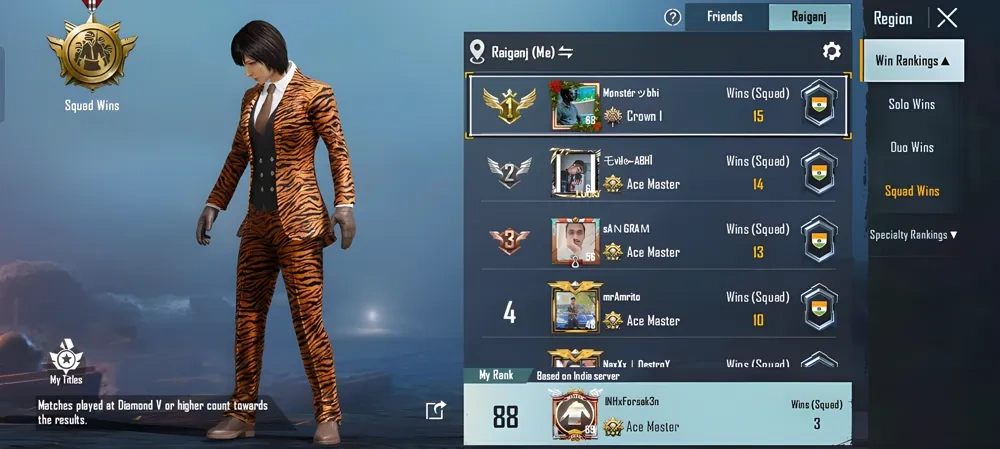
Task: Collapse the Win Rankings category
Action: pos(912,61)
